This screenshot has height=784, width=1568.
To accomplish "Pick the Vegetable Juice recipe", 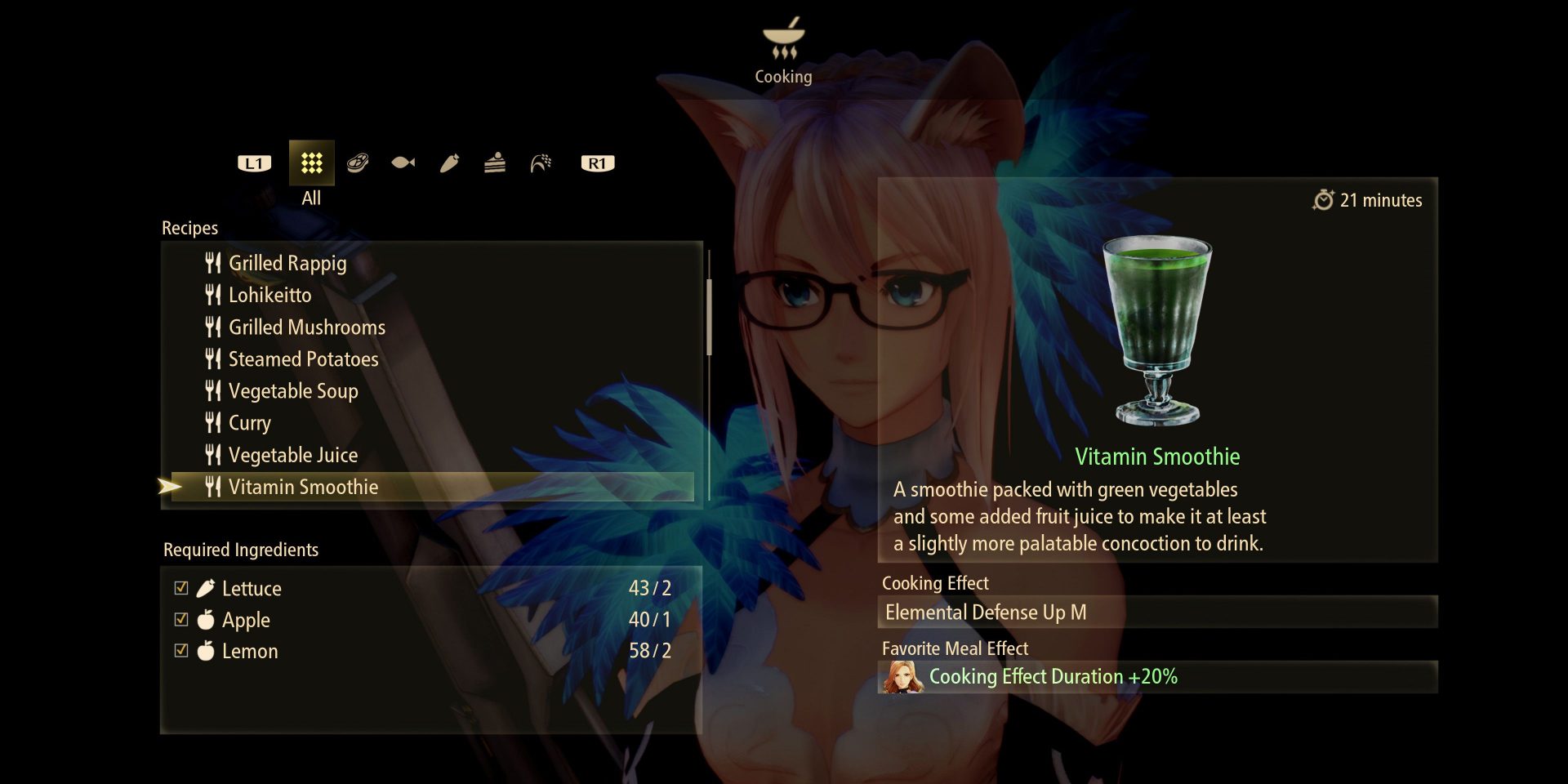I will pos(292,455).
